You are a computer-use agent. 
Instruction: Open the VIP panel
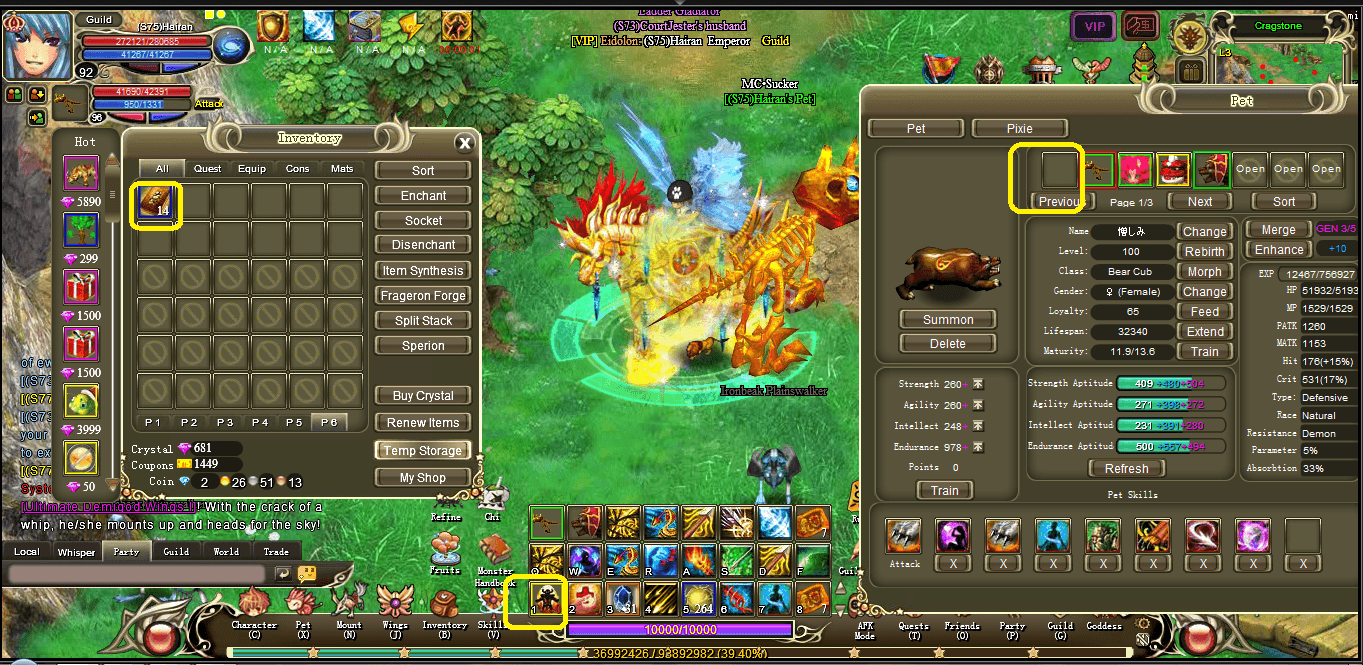coord(1094,26)
